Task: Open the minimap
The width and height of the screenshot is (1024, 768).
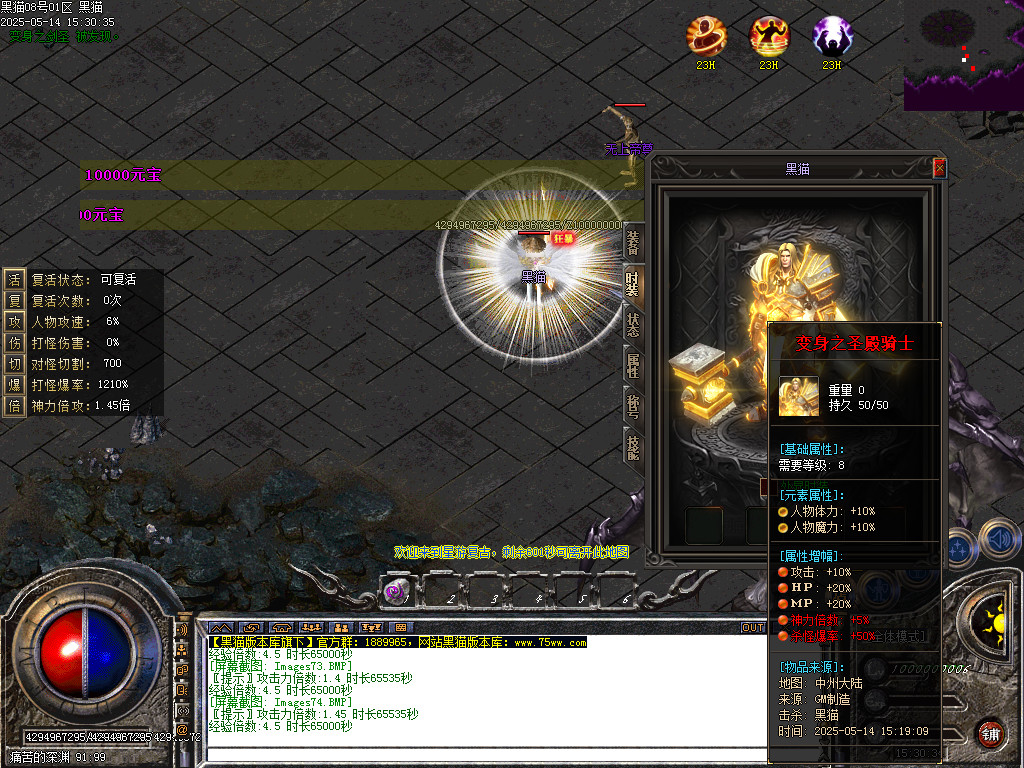Action: [x=963, y=54]
